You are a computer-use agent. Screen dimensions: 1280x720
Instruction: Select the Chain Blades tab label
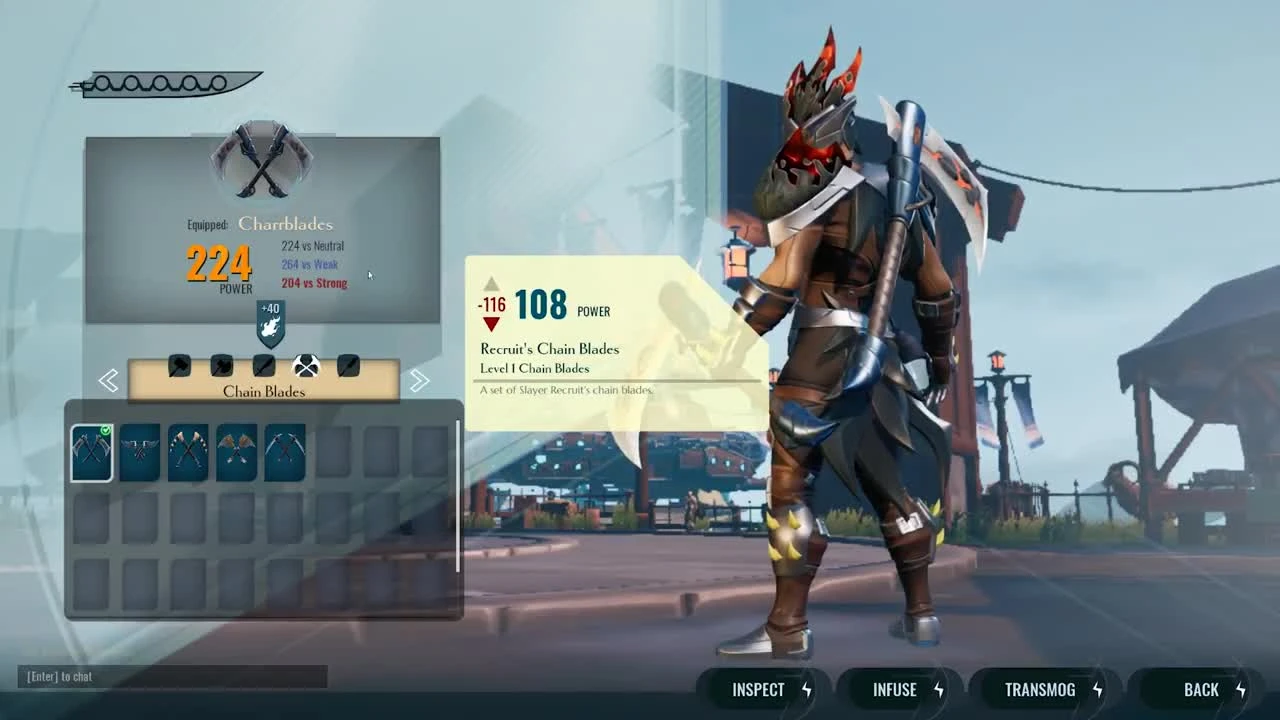click(263, 392)
